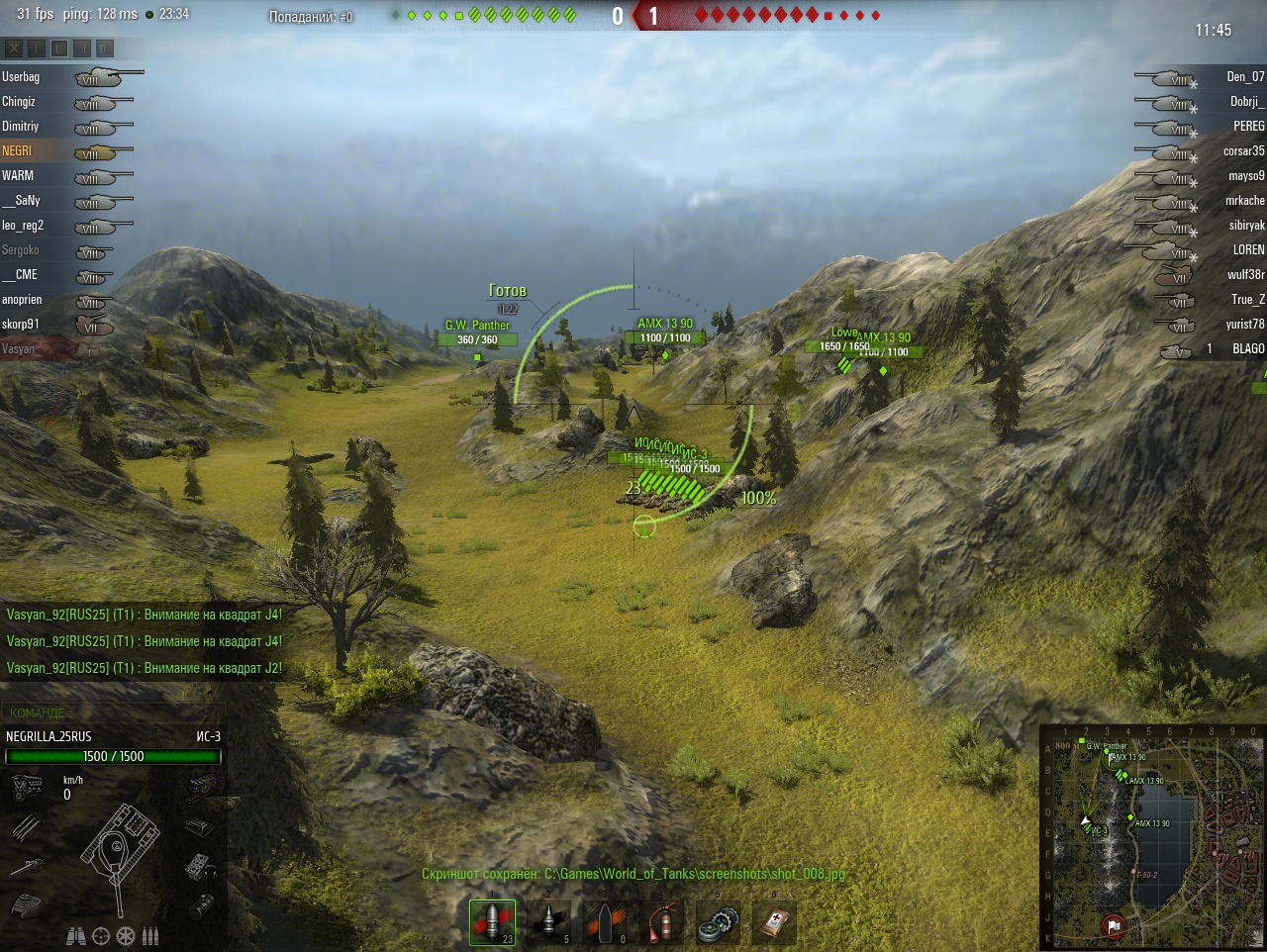
Task: Select player Userbag in the team list
Action: [x=21, y=77]
